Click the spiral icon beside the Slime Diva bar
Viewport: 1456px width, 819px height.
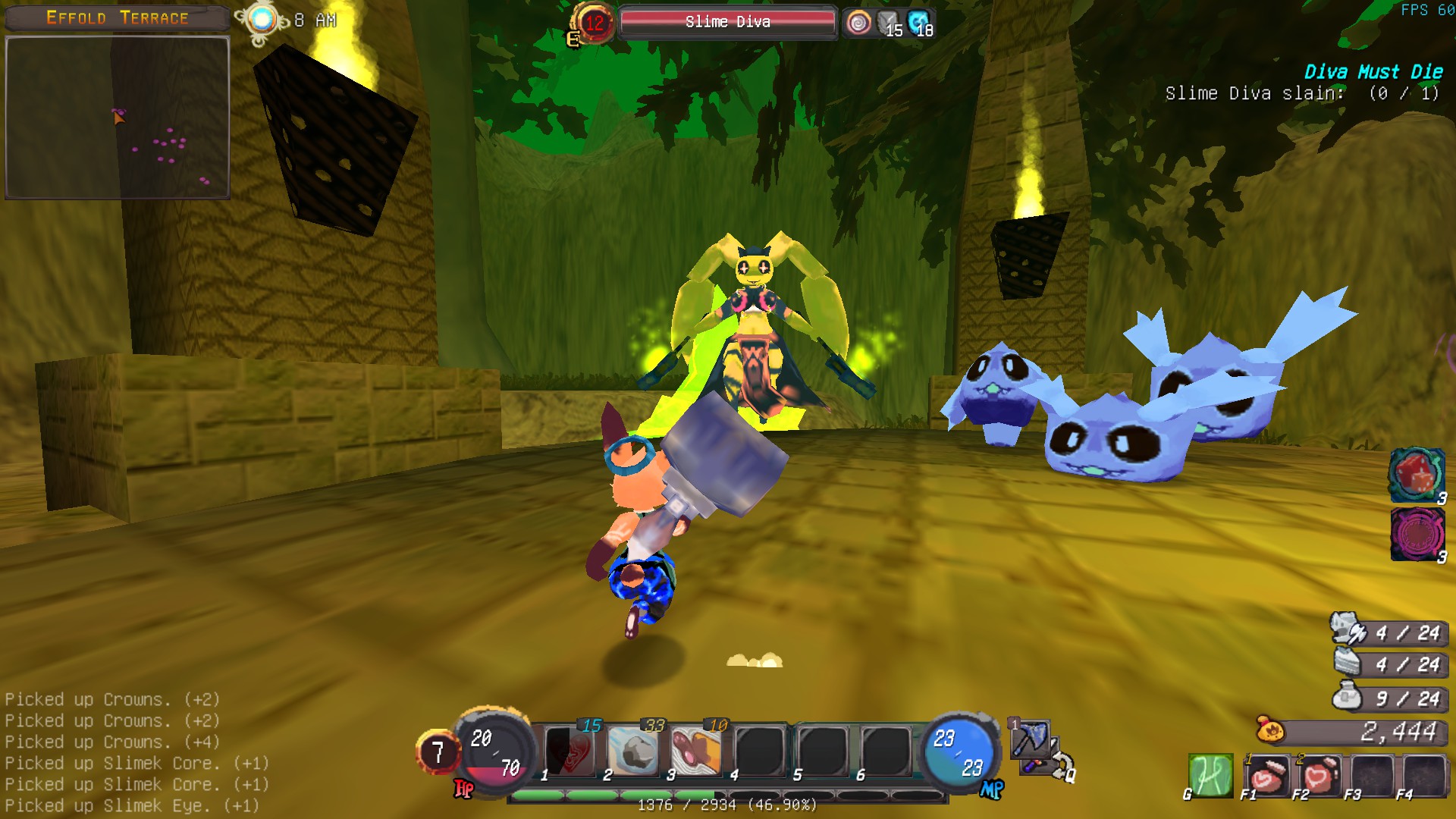[858, 23]
